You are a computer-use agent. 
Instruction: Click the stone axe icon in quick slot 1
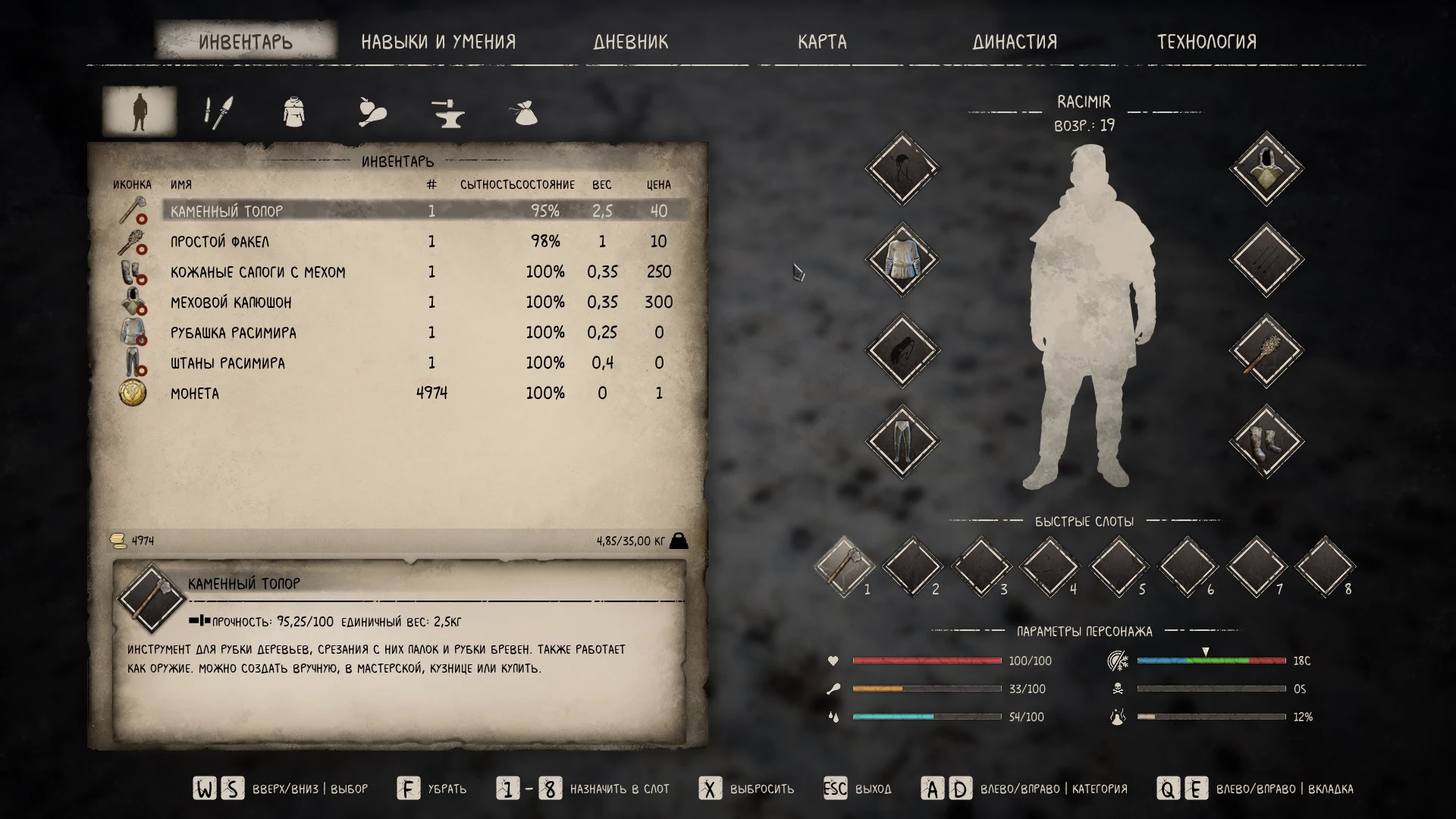847,565
